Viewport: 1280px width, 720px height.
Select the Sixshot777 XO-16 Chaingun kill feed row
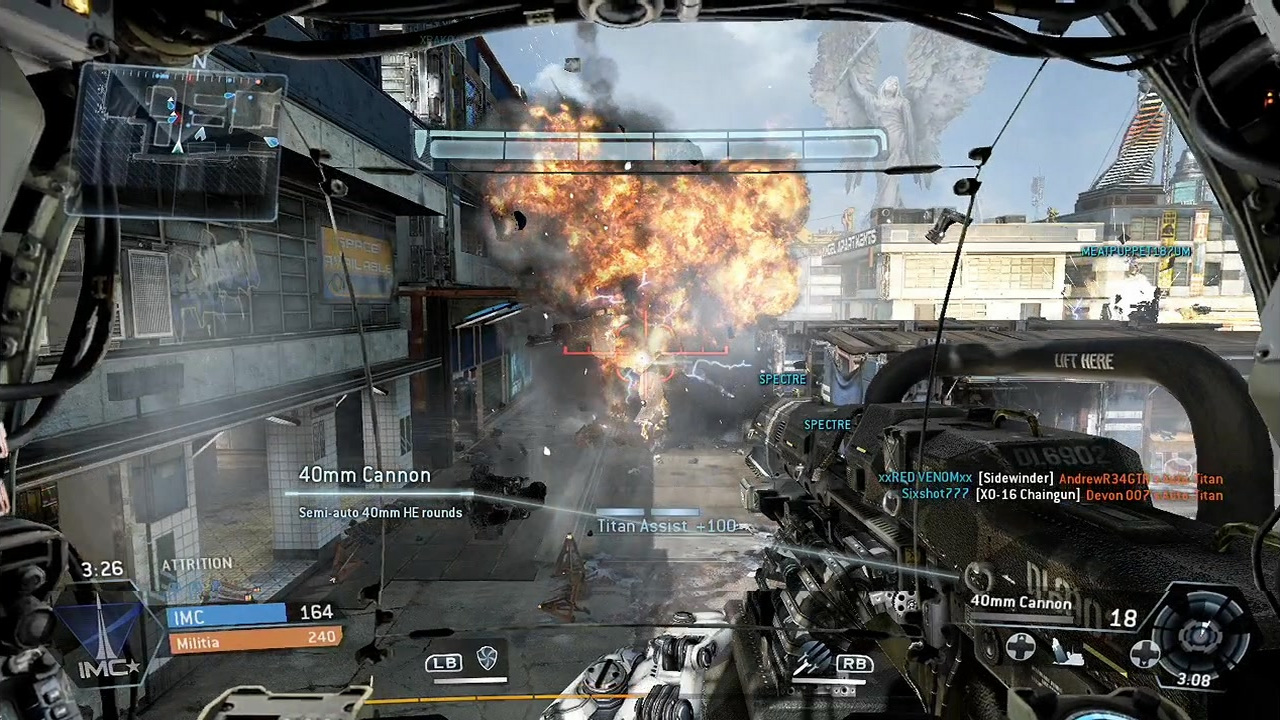pos(1061,495)
